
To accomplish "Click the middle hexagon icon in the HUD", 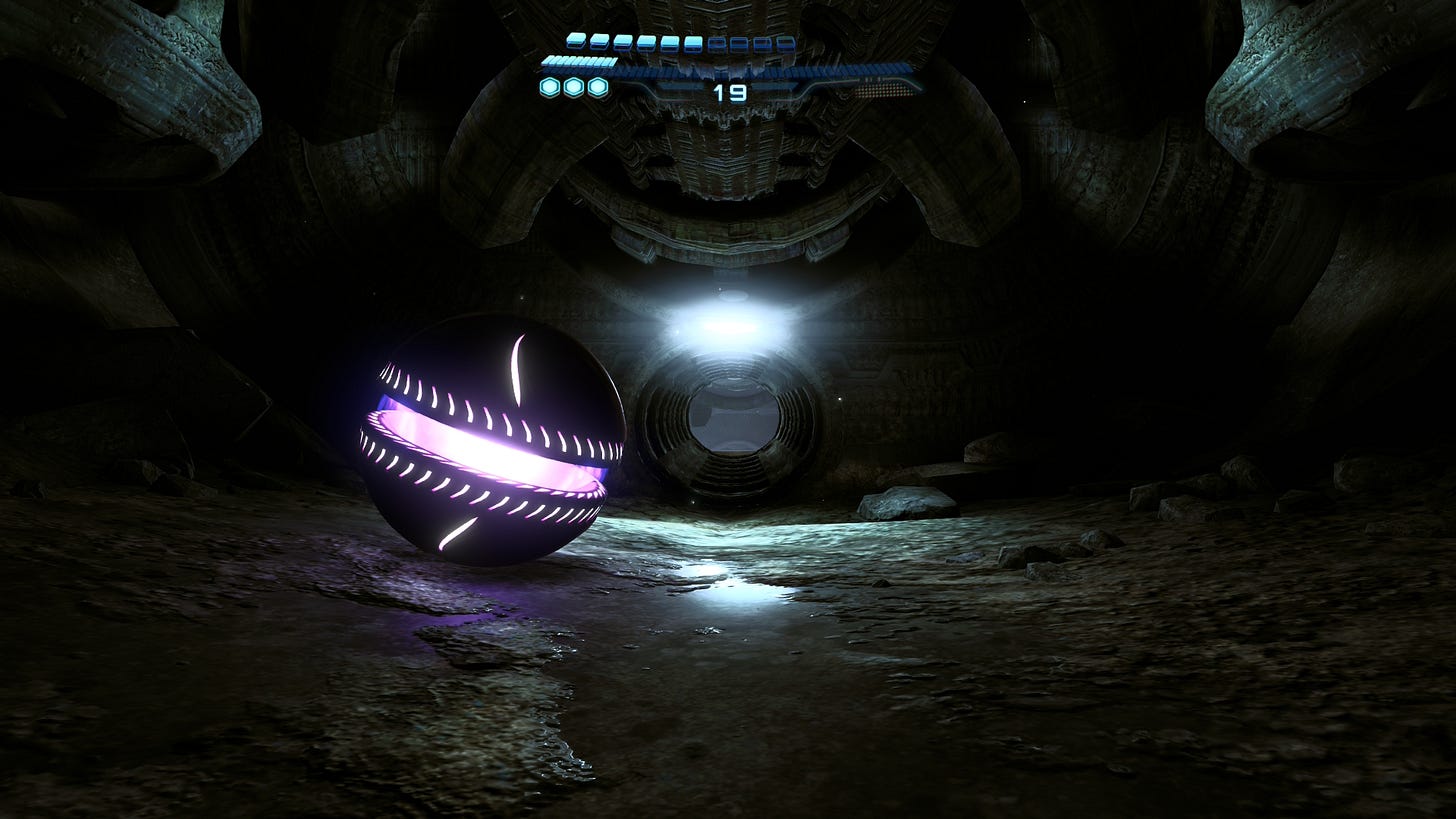I will tap(572, 87).
